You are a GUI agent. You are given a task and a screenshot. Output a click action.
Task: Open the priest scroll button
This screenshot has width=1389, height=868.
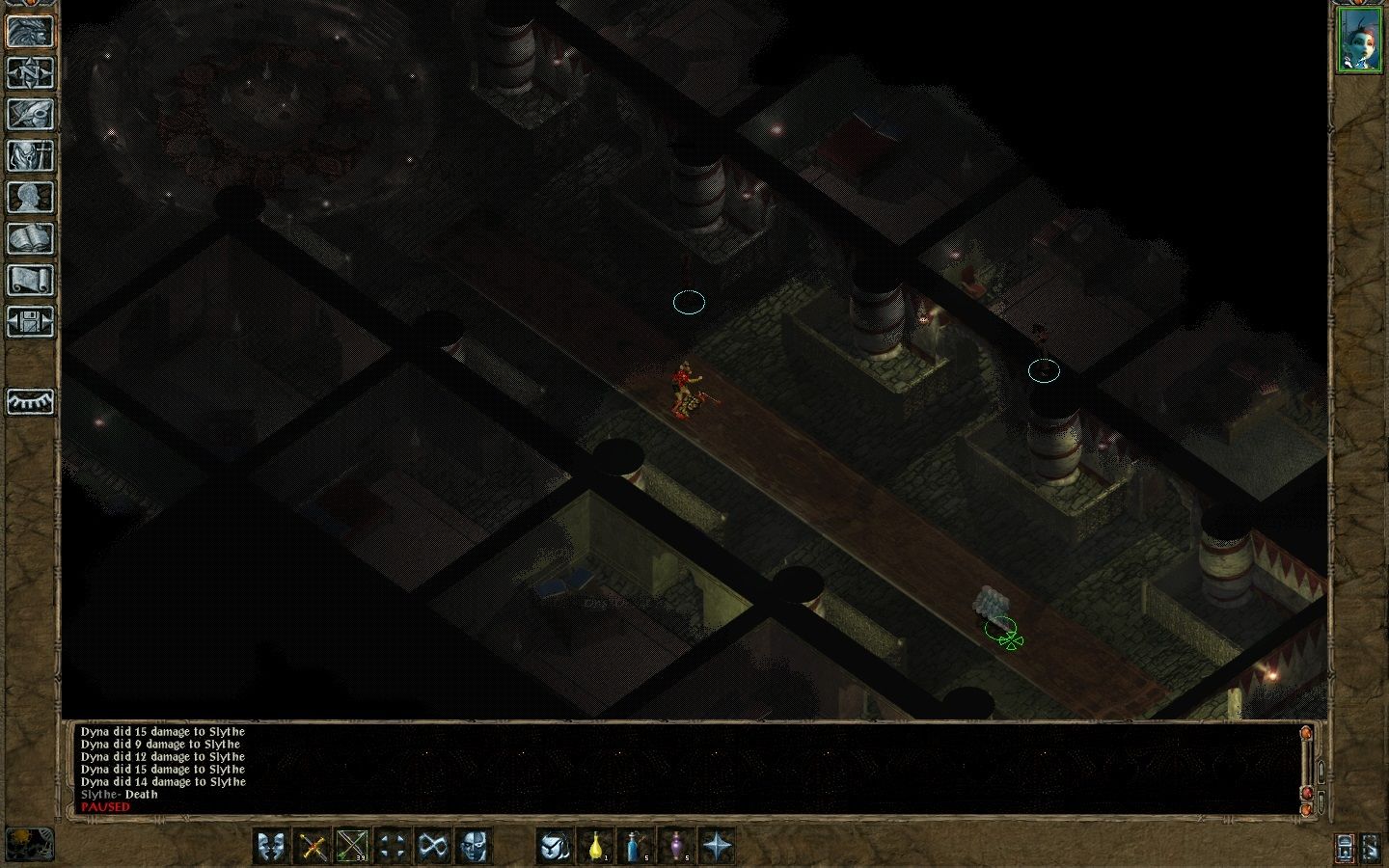[30, 280]
